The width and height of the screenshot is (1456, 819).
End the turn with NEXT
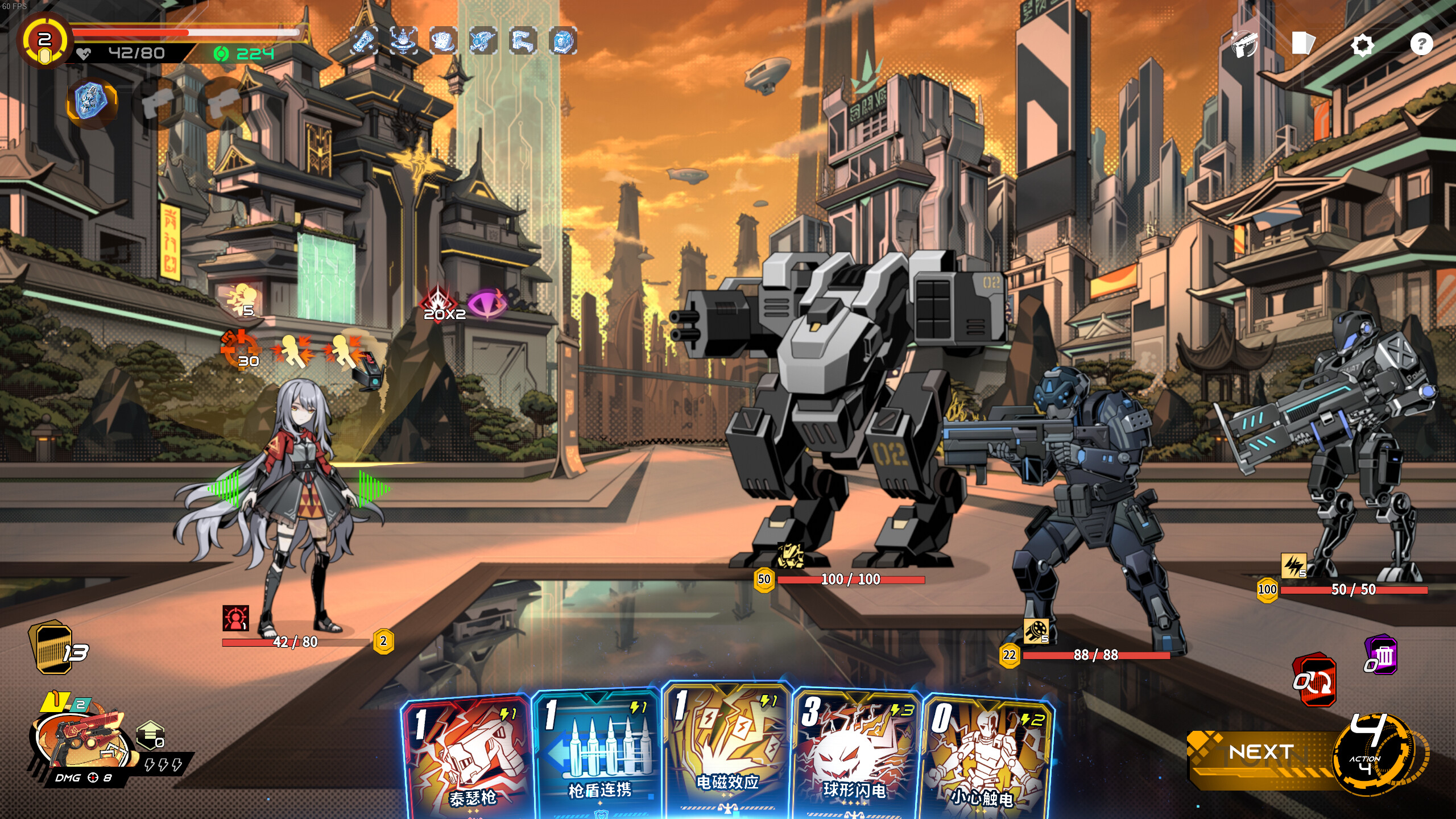click(1261, 752)
